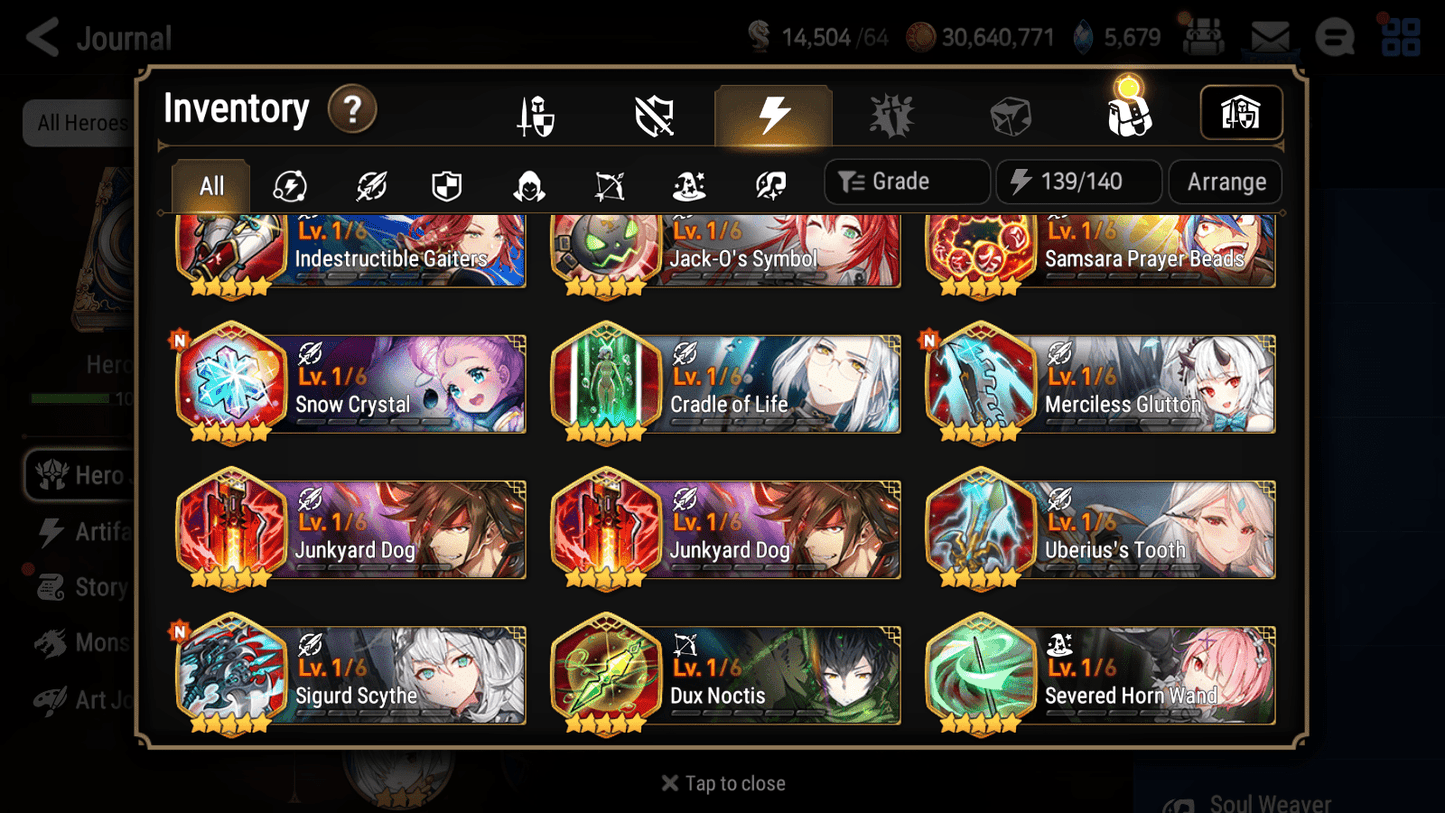This screenshot has height=813, width=1445.
Task: Select the Artifacts lightning tab
Action: pyautogui.click(x=772, y=113)
